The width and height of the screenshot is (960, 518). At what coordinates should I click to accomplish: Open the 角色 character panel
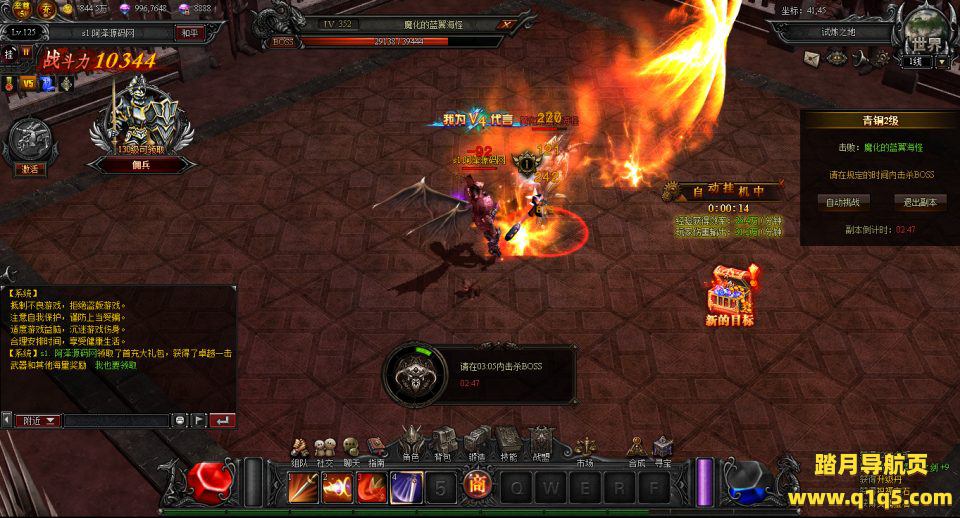click(x=411, y=443)
